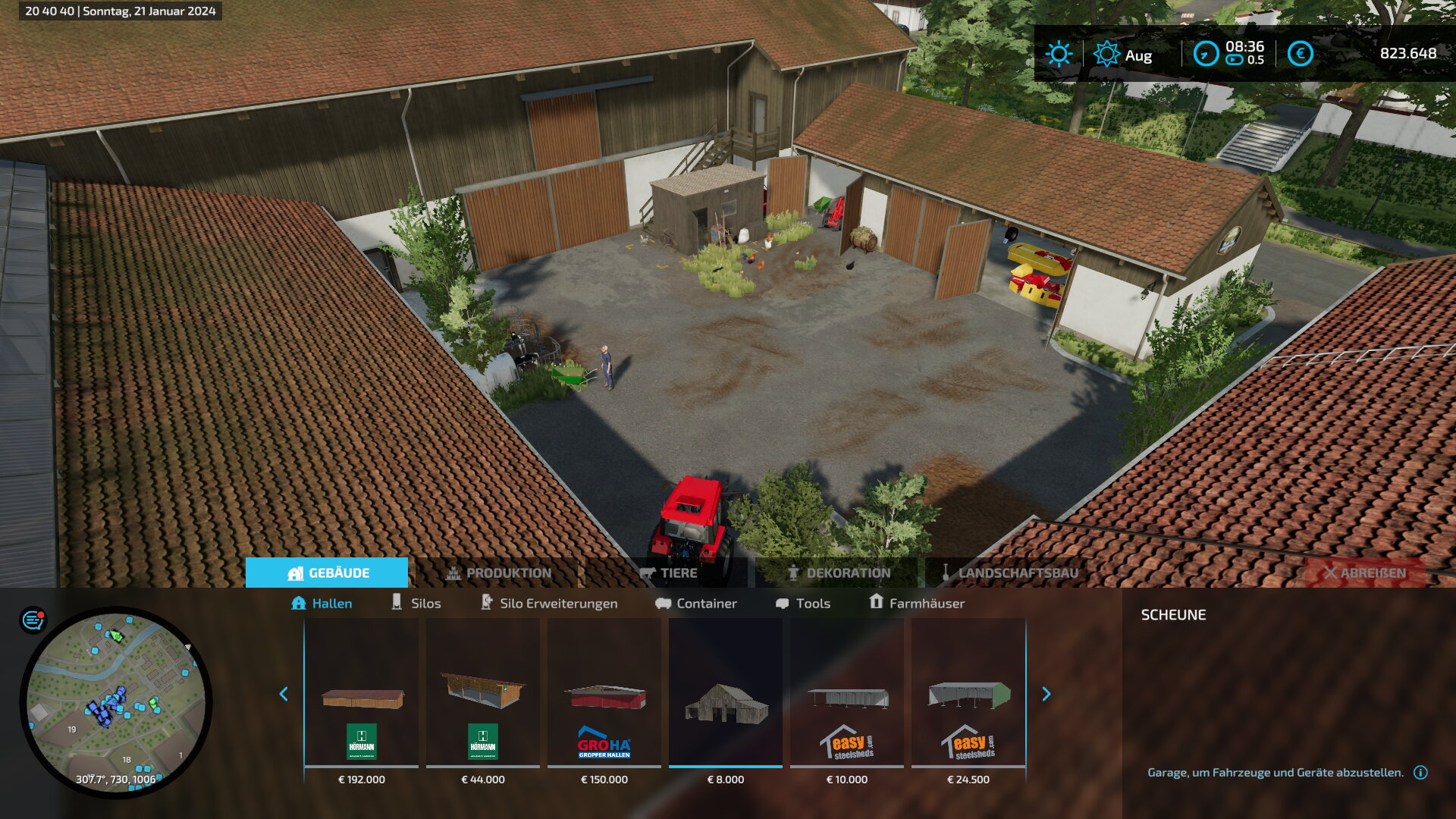Open the Silo Erweiterungen subcategory
1456x819 pixels.
point(550,603)
